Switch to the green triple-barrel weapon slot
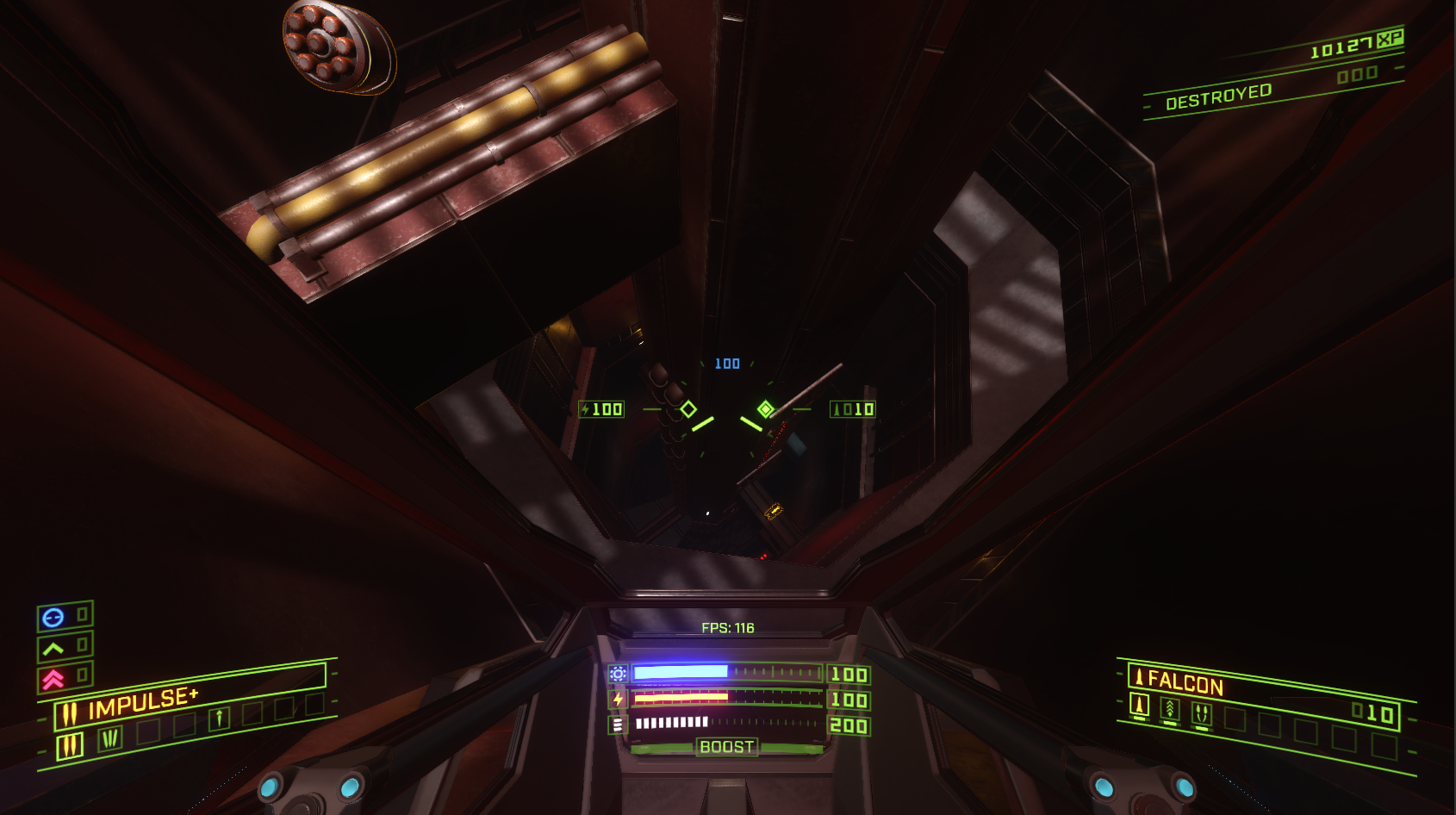The width and height of the screenshot is (1456, 815). click(110, 738)
